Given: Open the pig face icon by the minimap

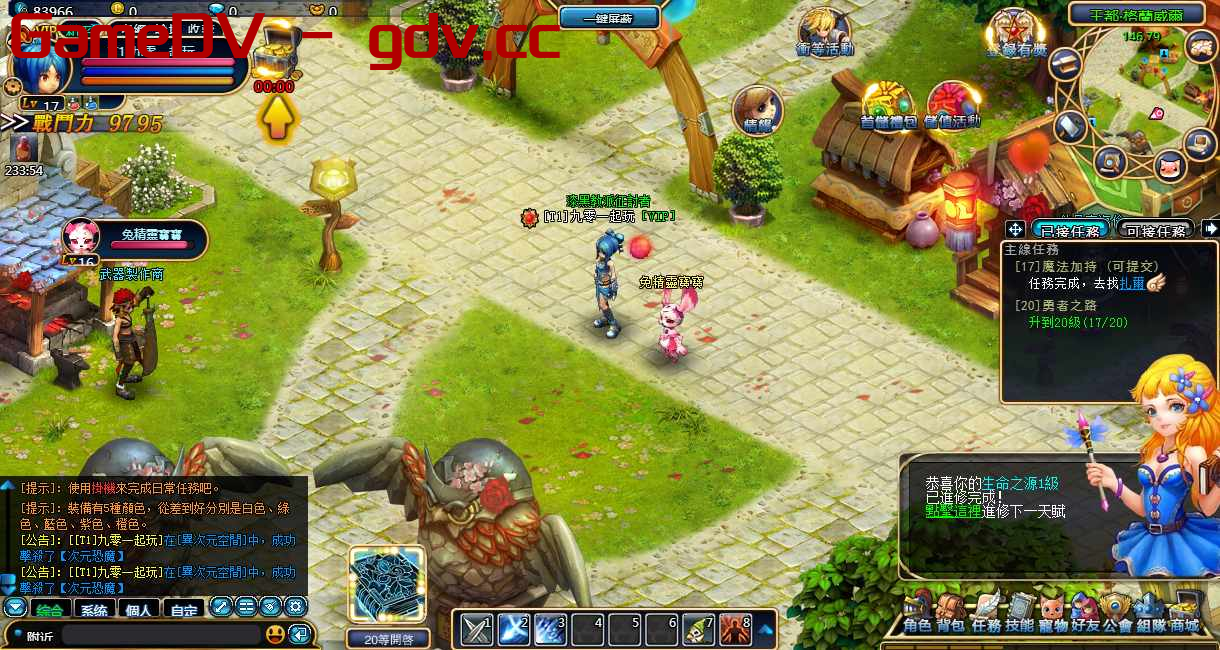Looking at the screenshot, I should [x=1169, y=165].
